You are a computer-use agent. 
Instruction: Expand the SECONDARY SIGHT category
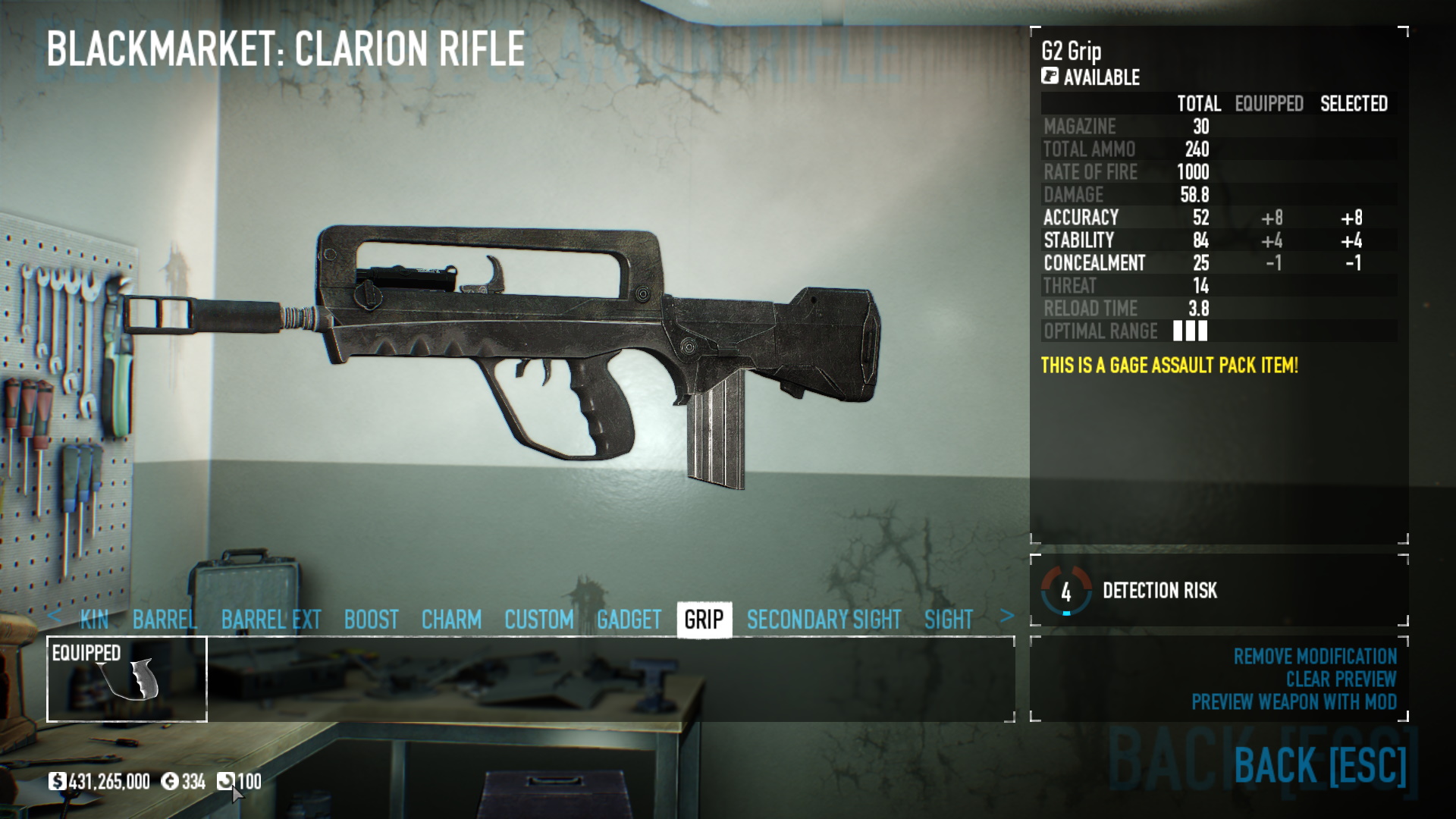click(824, 619)
